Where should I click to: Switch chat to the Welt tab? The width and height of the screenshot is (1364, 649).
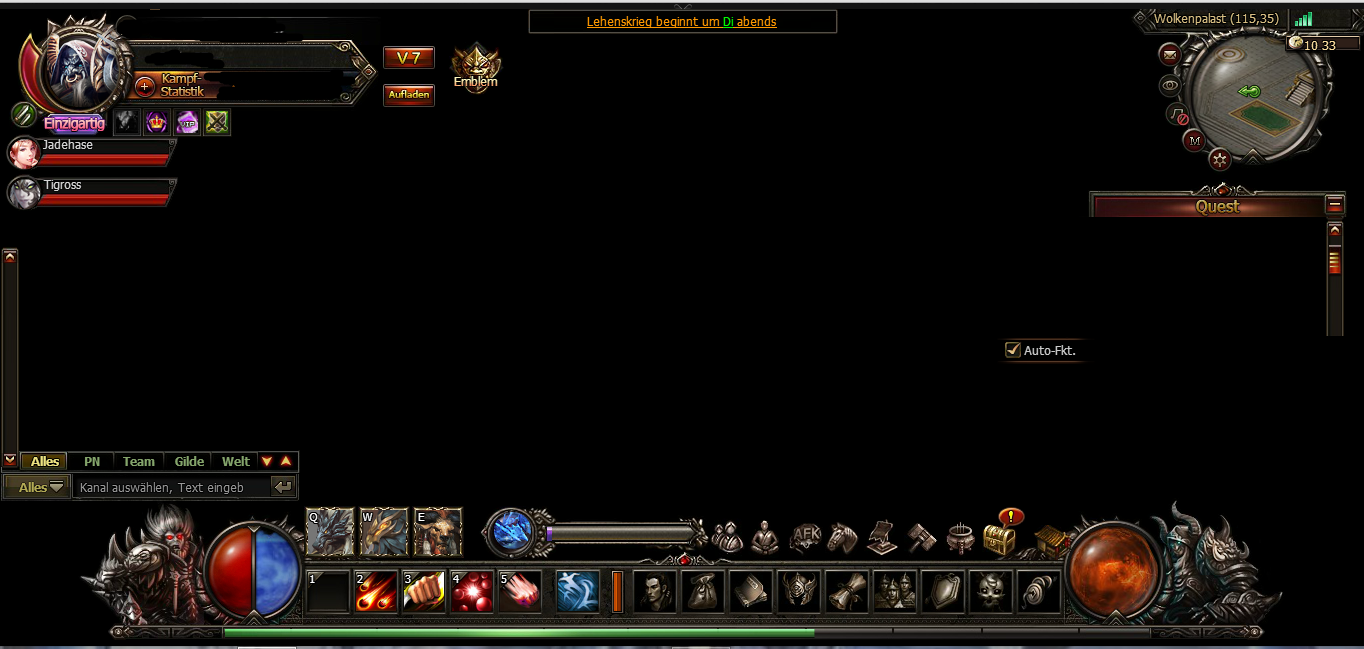(236, 461)
